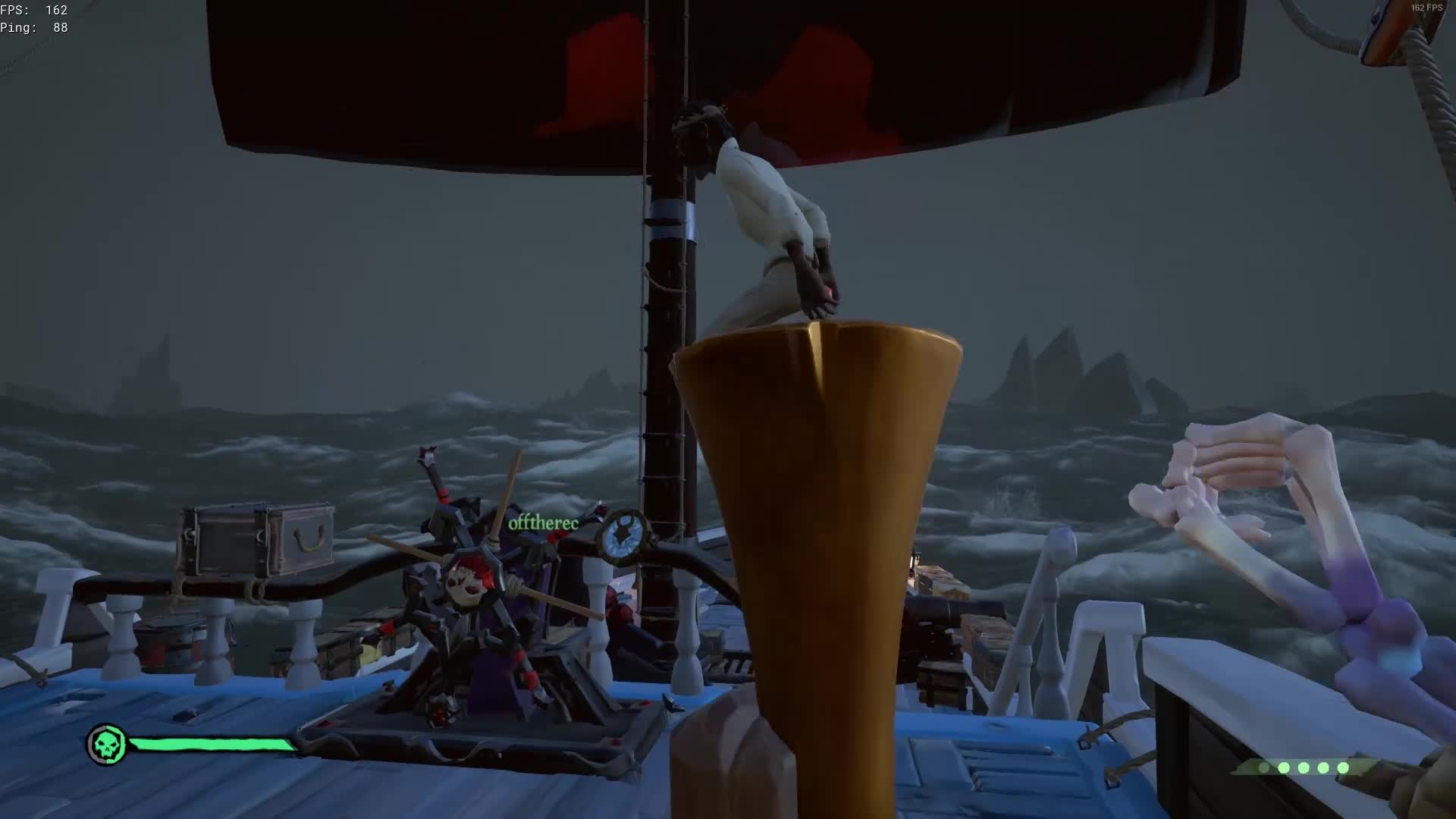This screenshot has width=1456, height=819.
Task: Select the offtherec player nametag
Action: click(543, 523)
